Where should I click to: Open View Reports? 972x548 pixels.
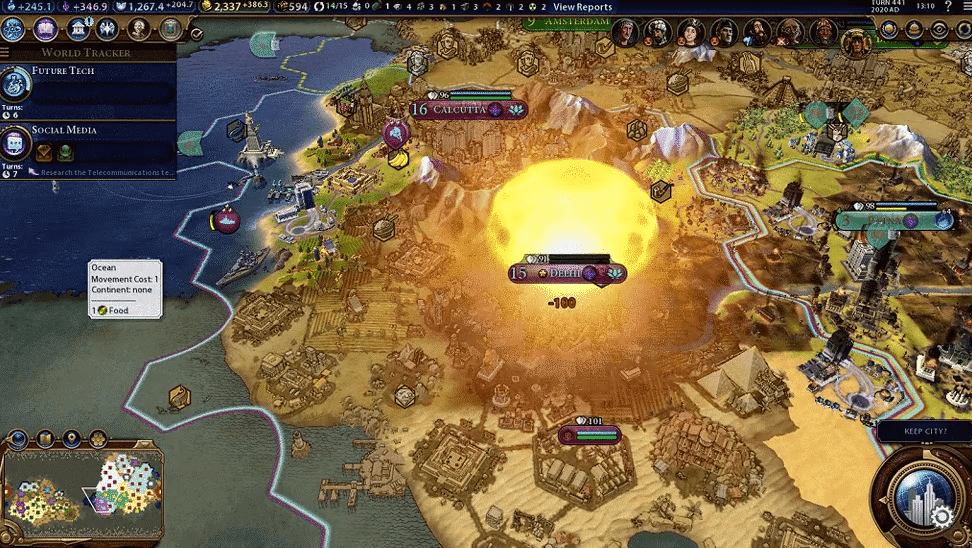(582, 7)
